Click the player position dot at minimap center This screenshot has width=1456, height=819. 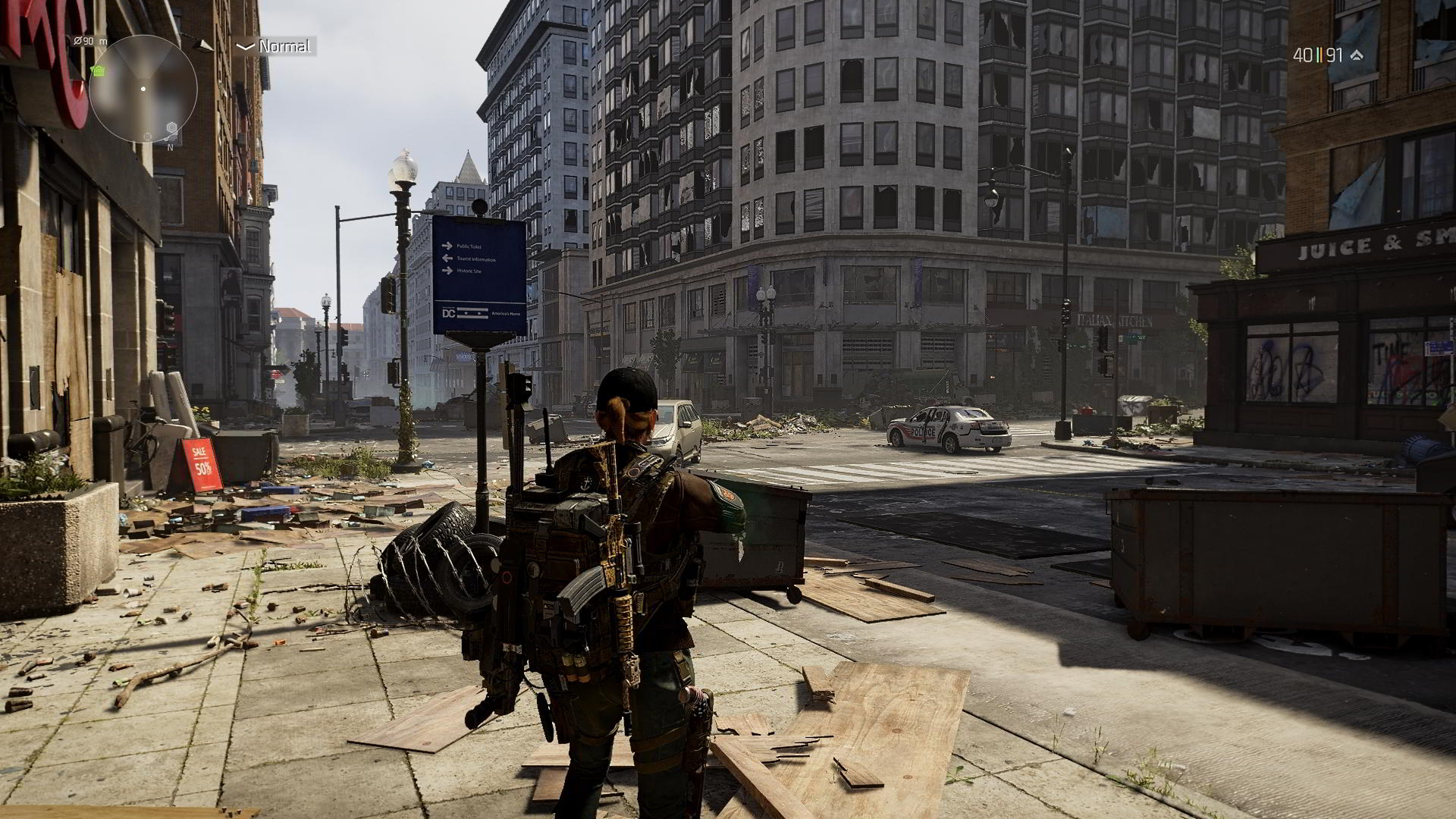tap(143, 88)
